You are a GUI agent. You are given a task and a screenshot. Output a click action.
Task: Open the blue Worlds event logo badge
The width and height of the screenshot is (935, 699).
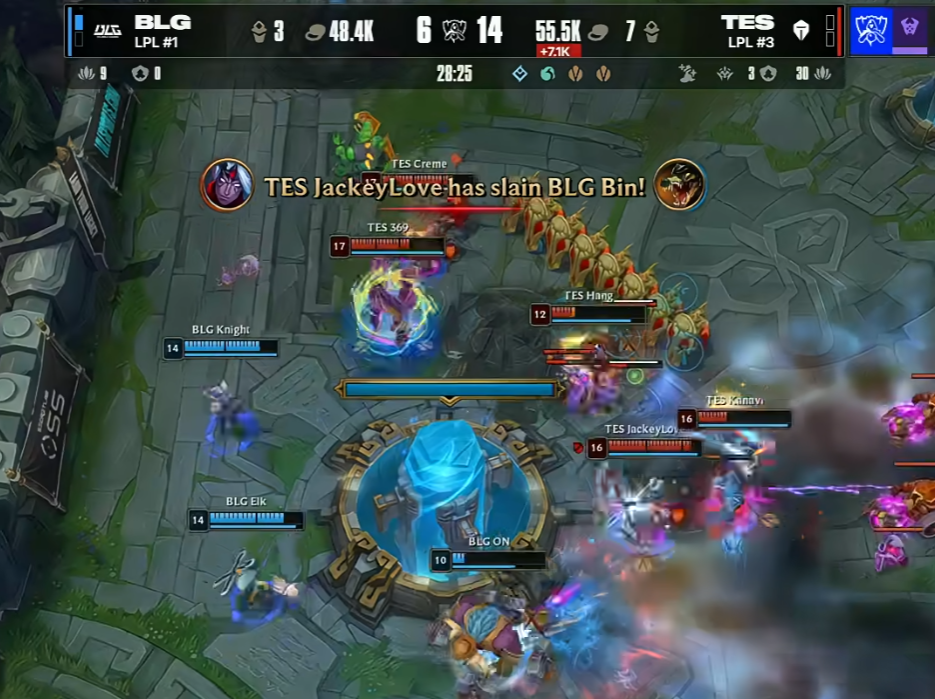coord(871,30)
